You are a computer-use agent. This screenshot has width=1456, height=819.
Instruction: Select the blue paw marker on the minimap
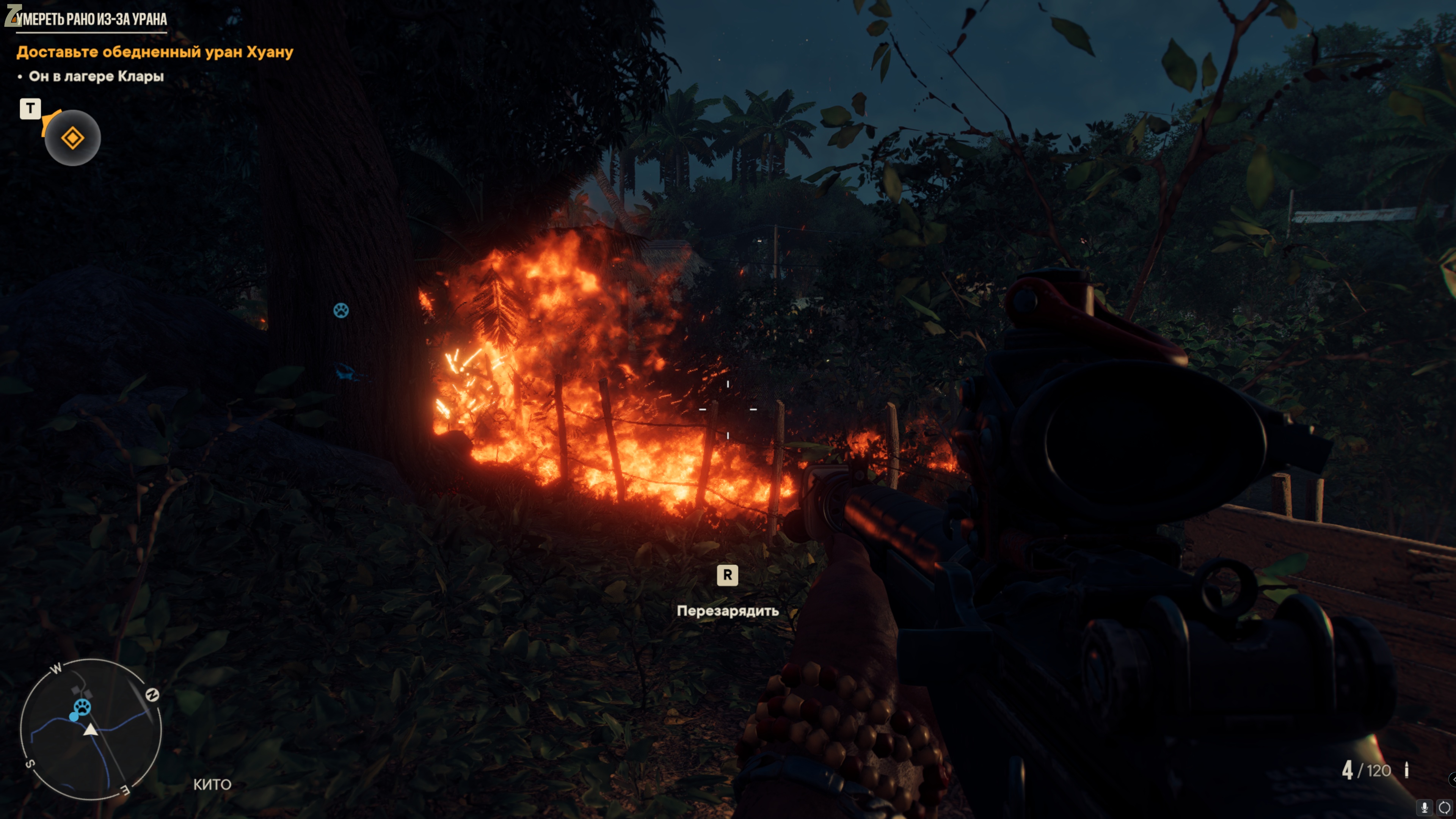pos(83,706)
